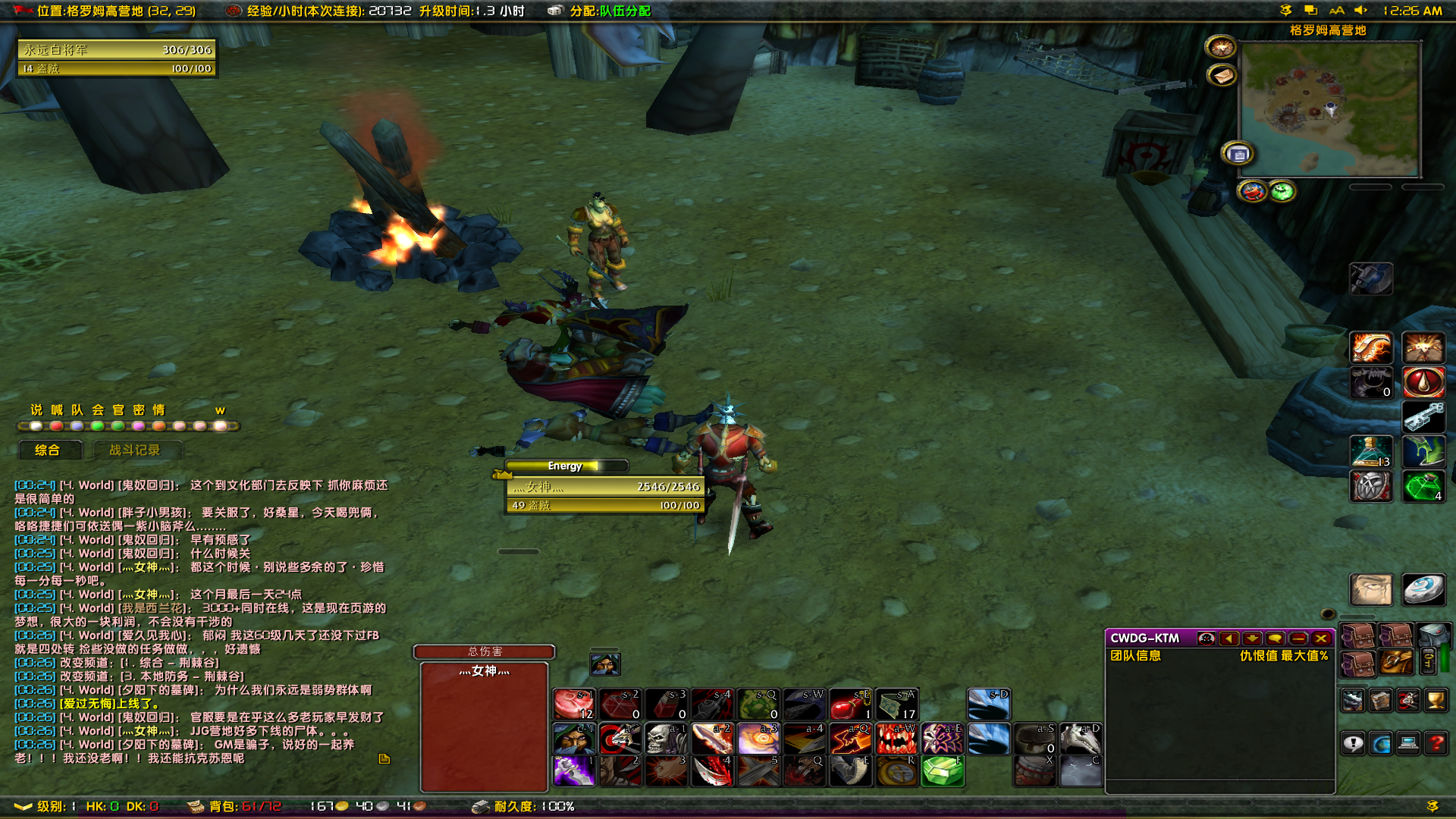Open the grey backpack bag slot

1432,635
